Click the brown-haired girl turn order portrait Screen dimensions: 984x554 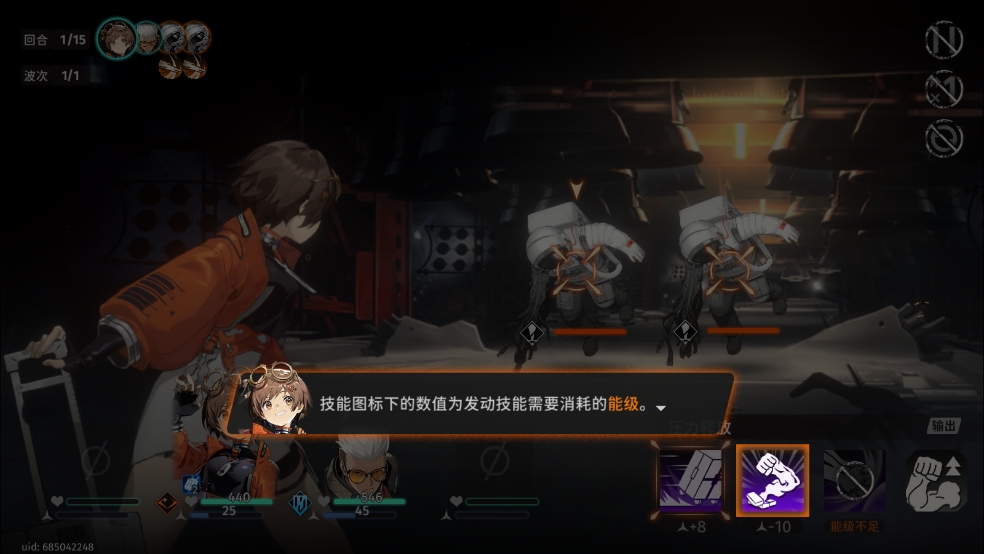pos(117,39)
